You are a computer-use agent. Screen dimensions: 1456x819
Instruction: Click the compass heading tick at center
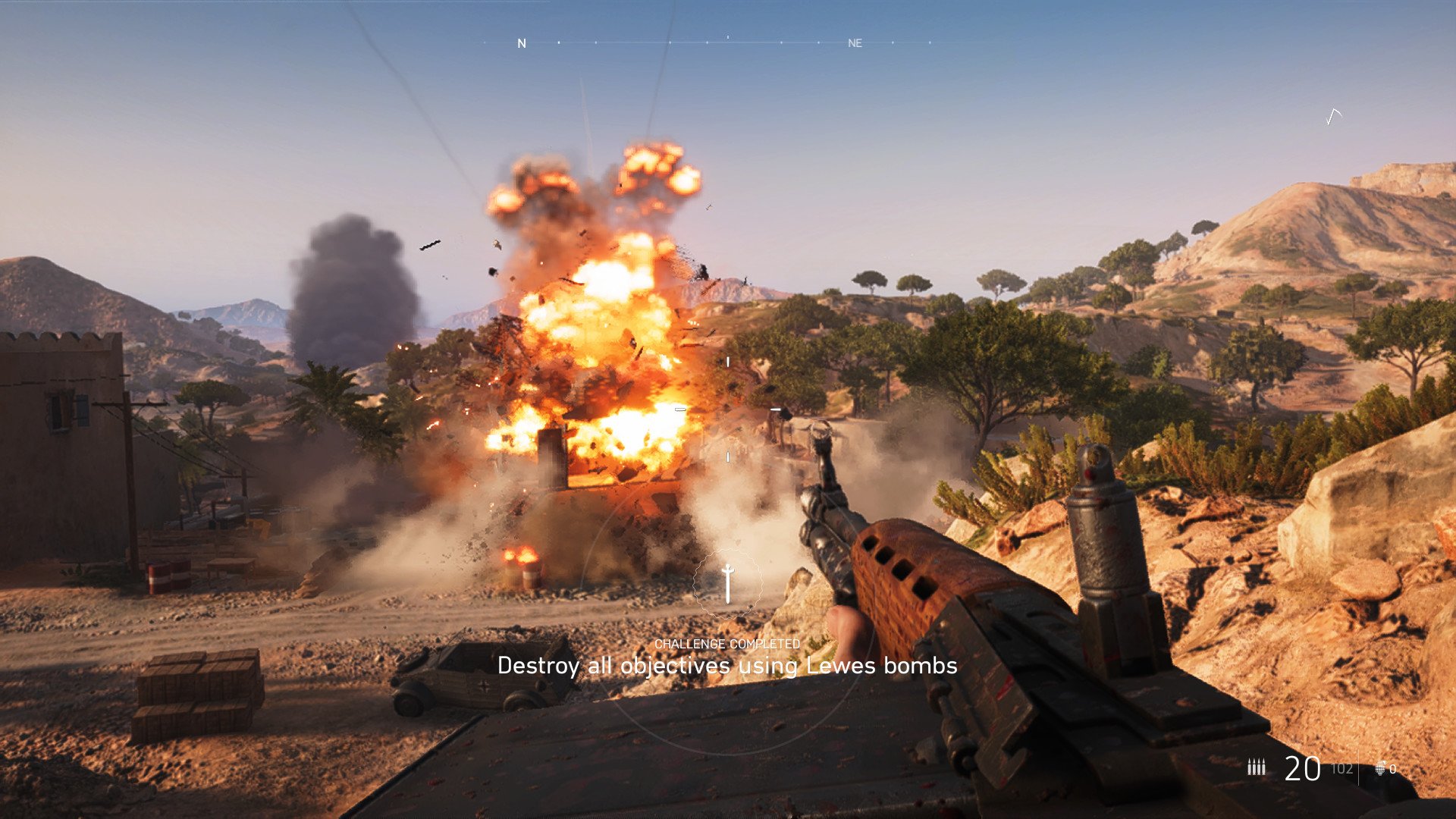(x=728, y=36)
